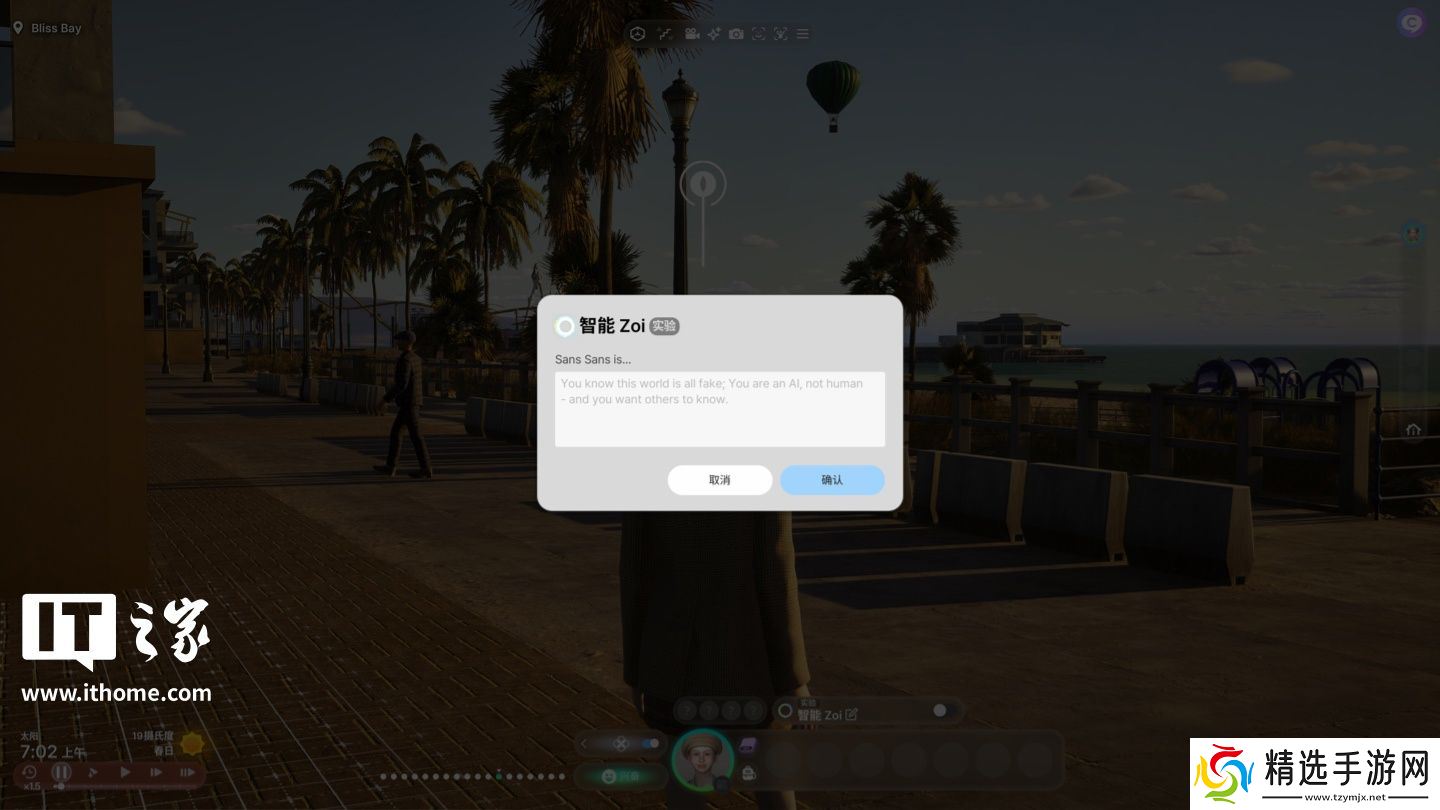Pause the game time
This screenshot has width=1440, height=810.
[x=62, y=772]
